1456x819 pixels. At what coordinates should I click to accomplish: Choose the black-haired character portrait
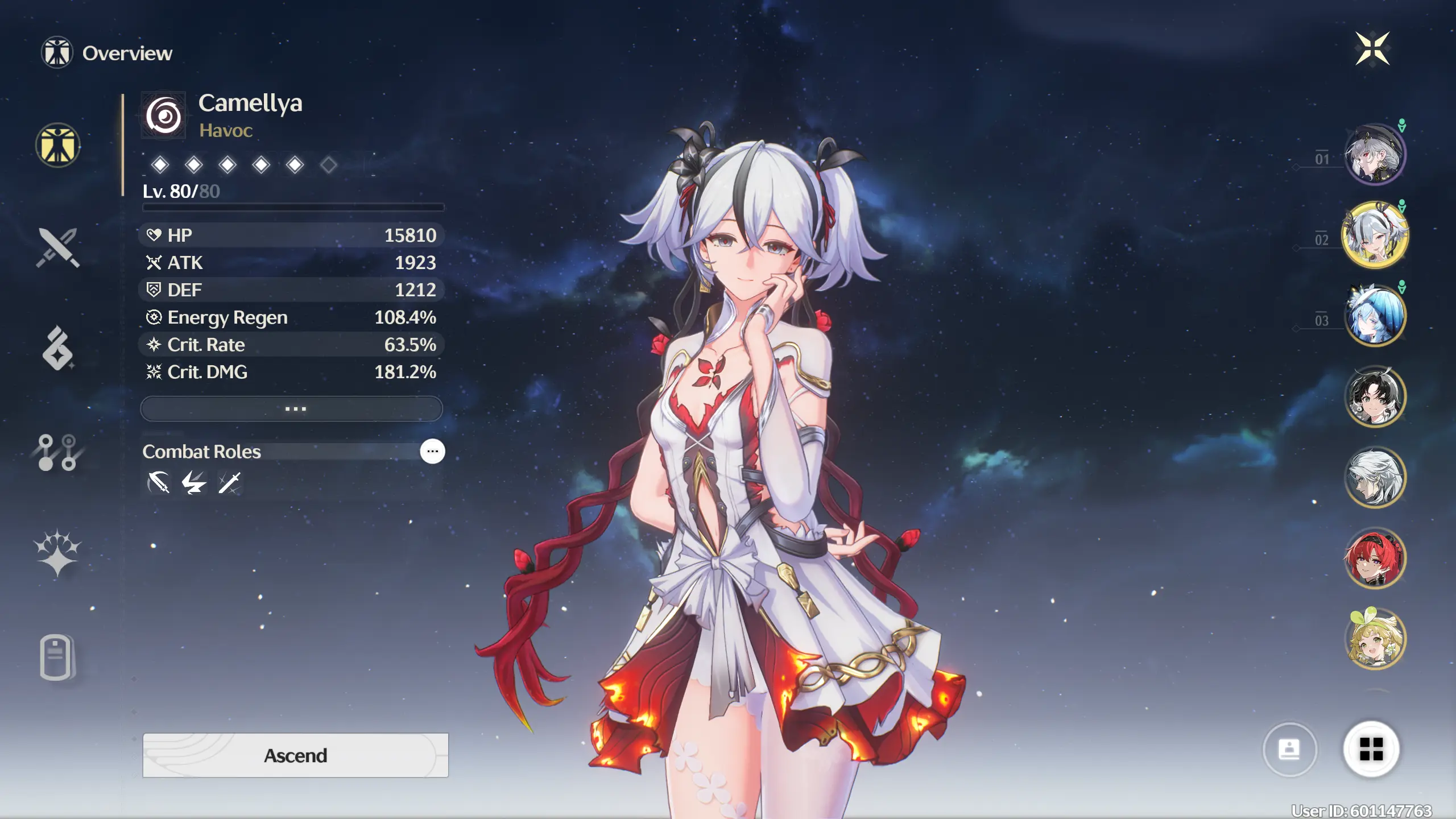tap(1375, 396)
